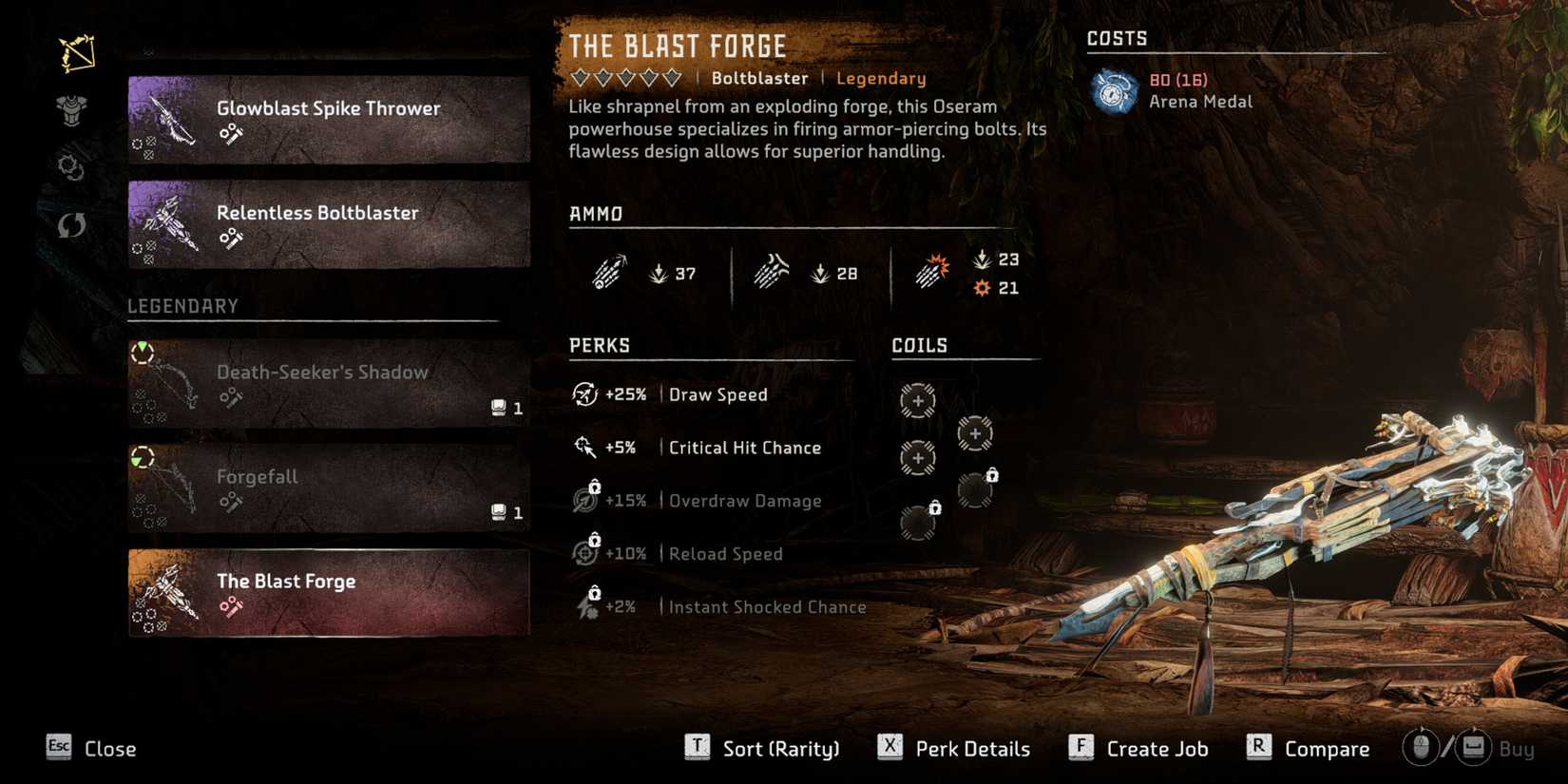
Task: Click the Buy button
Action: (1518, 748)
